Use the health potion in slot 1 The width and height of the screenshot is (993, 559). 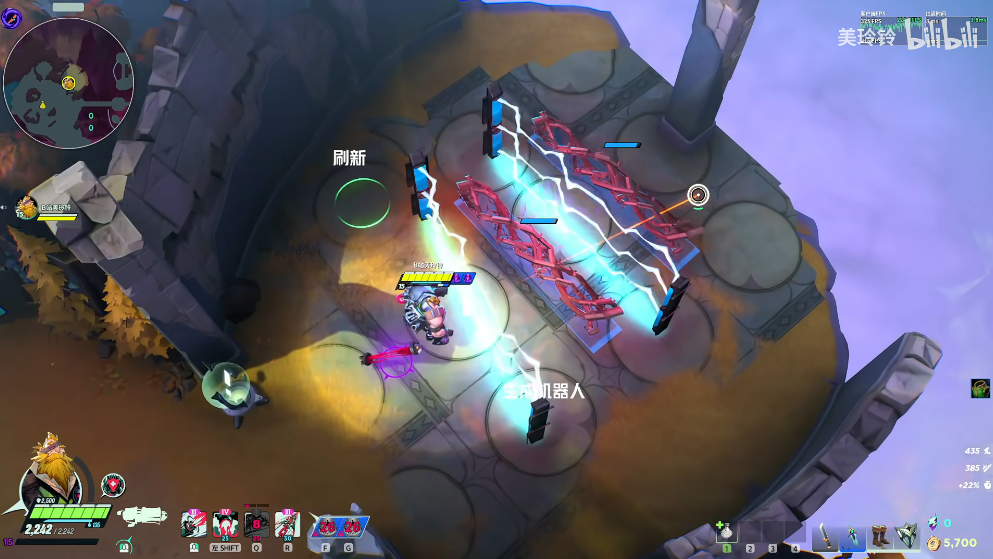tap(728, 532)
